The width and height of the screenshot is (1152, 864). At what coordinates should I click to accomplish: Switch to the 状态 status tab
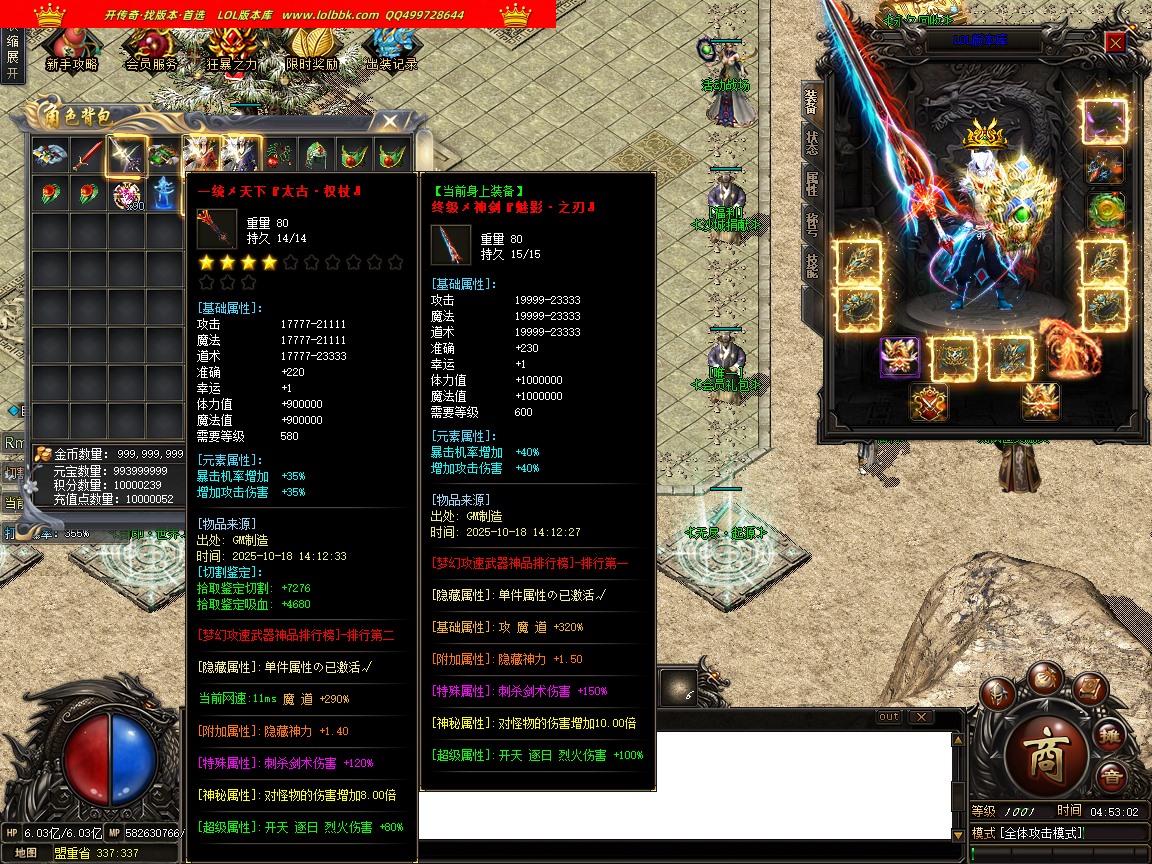click(811, 143)
